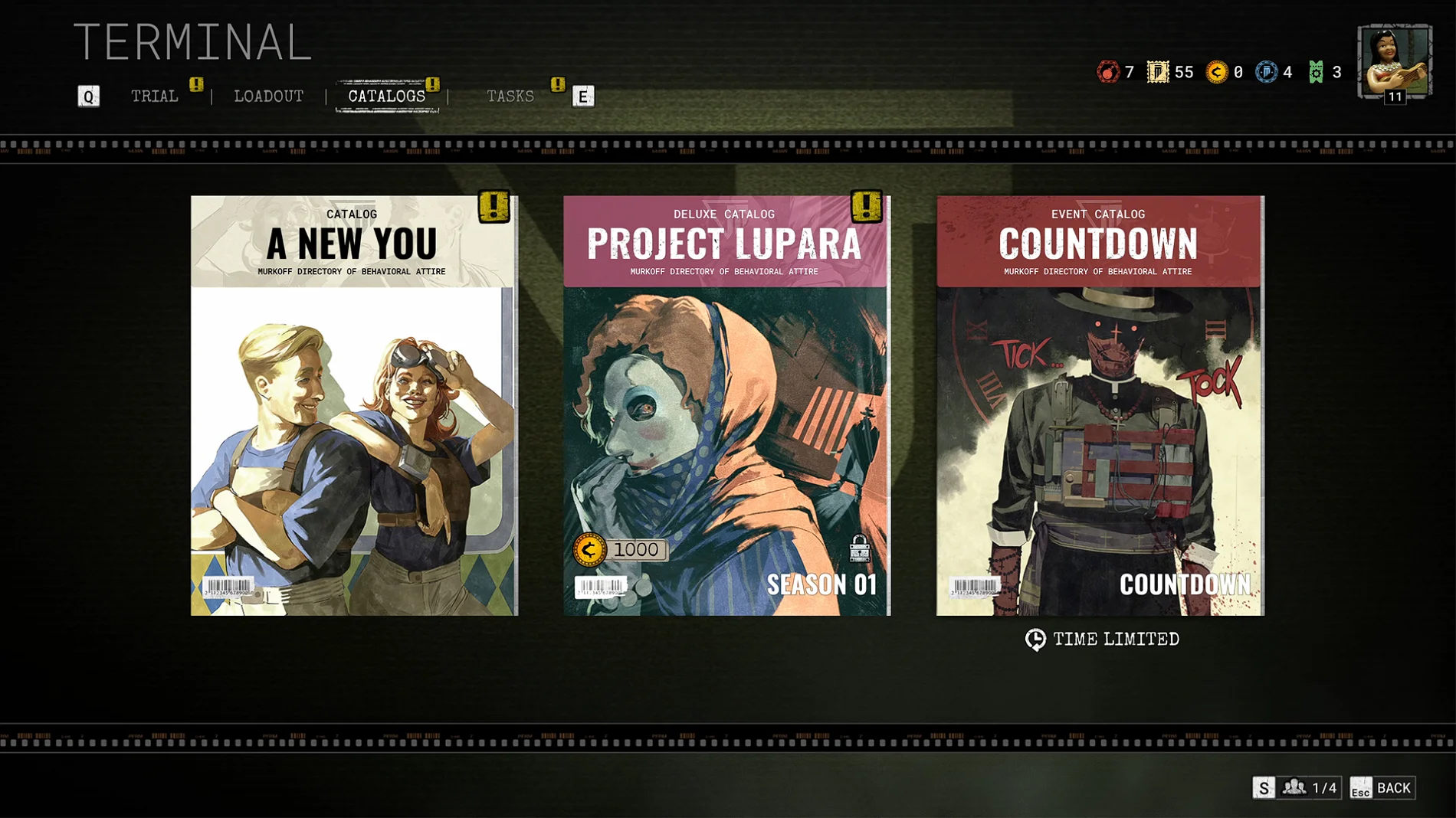Choose the Project Lupara deluxe catalog
The image size is (1456, 818).
point(726,405)
